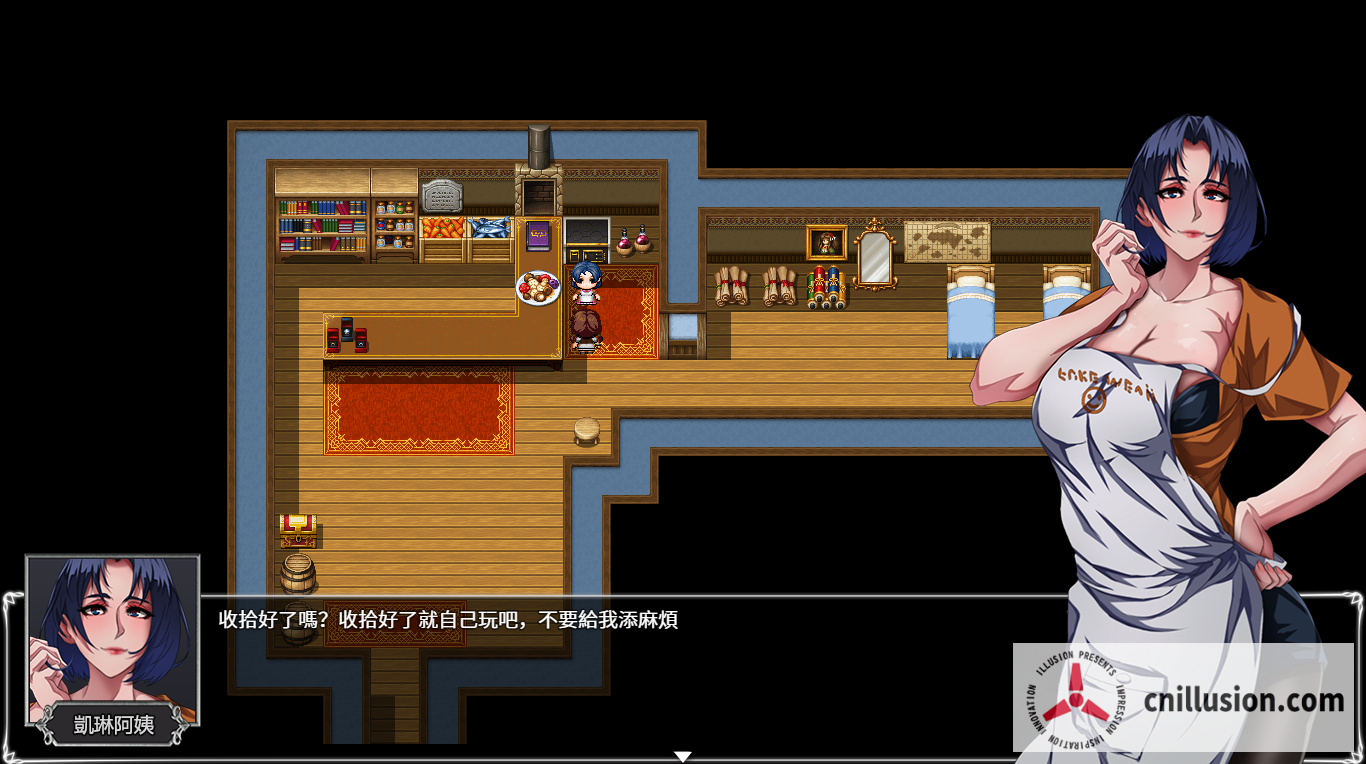Screen dimensions: 1366x764
Task: Click the continue arrow below the dialogue box
Action: pyautogui.click(x=683, y=756)
